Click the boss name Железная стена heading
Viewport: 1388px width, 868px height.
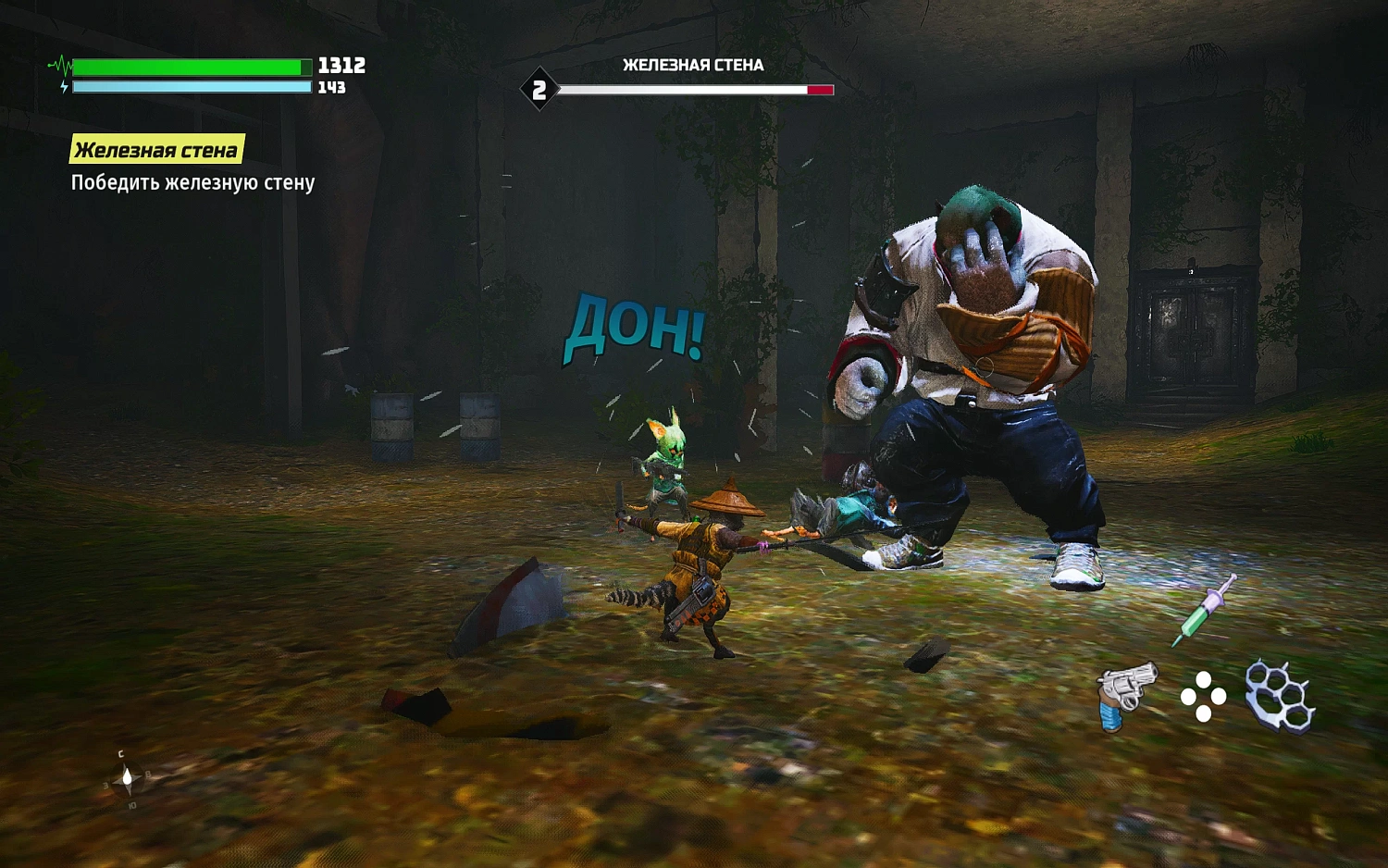[x=692, y=66]
